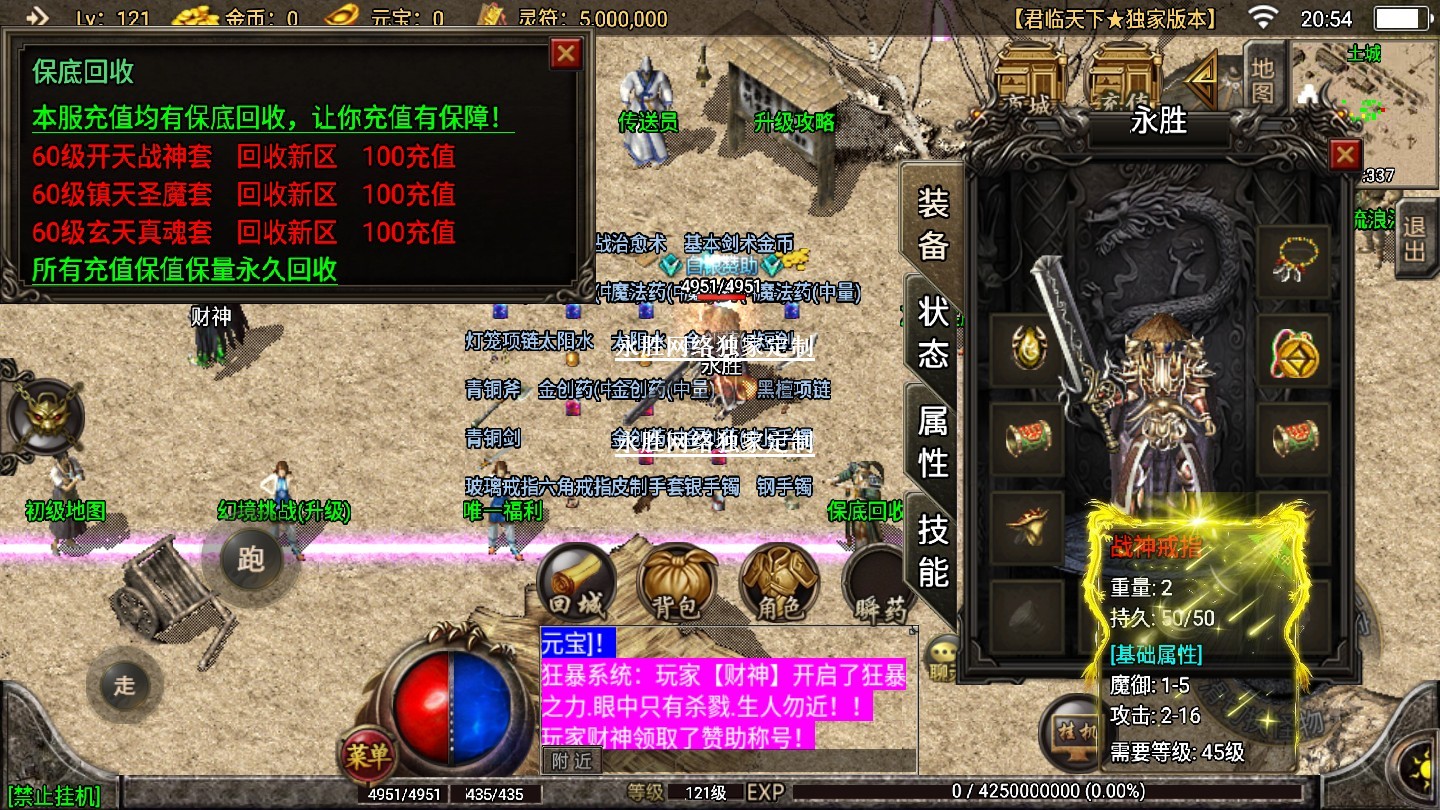
Task: Close the 永胜 character equipment window
Action: [1345, 155]
